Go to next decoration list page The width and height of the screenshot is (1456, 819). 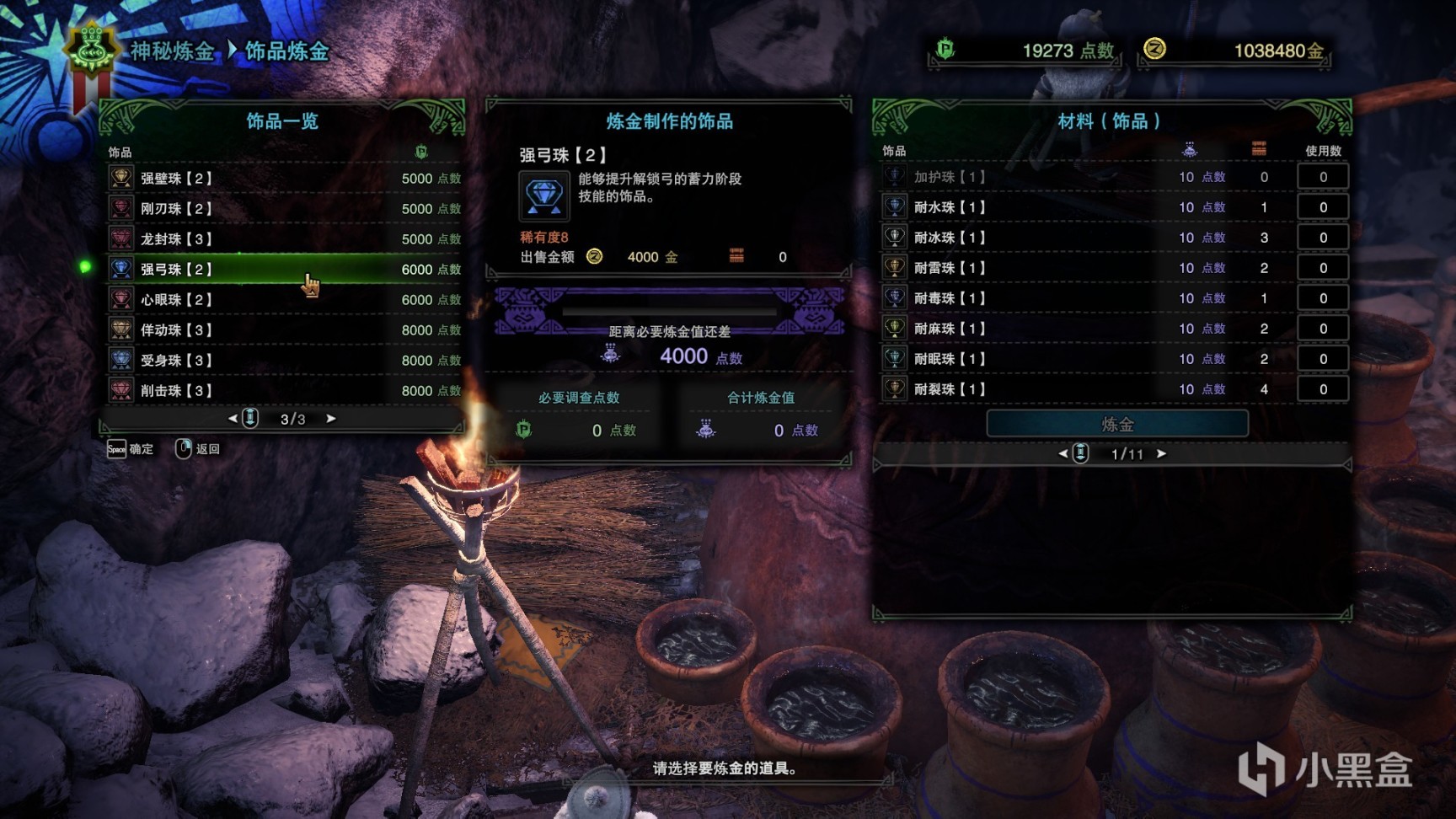coord(331,419)
